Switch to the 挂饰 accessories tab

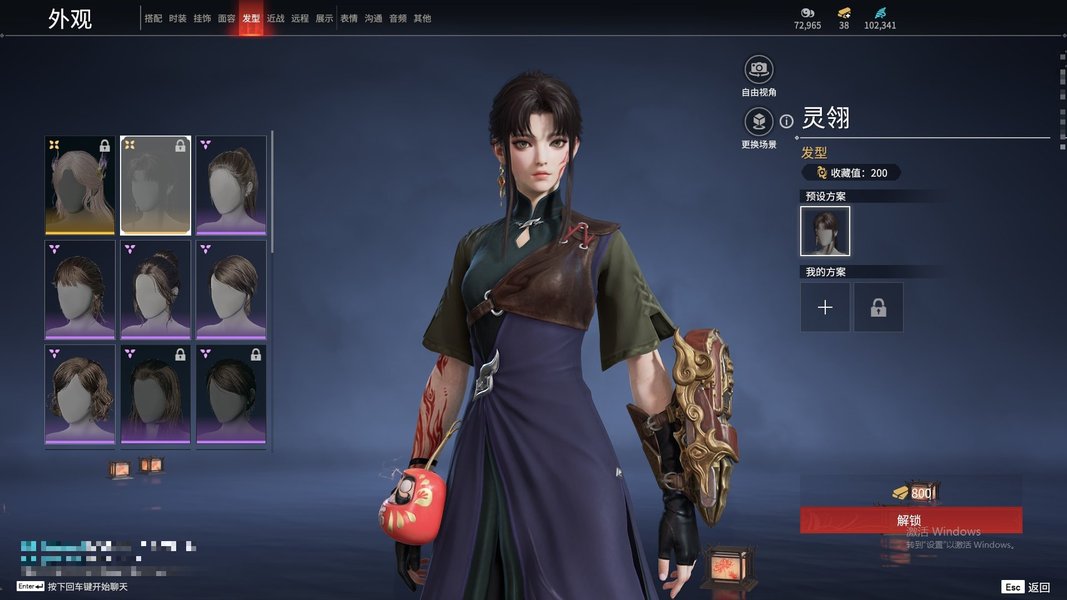coord(202,18)
